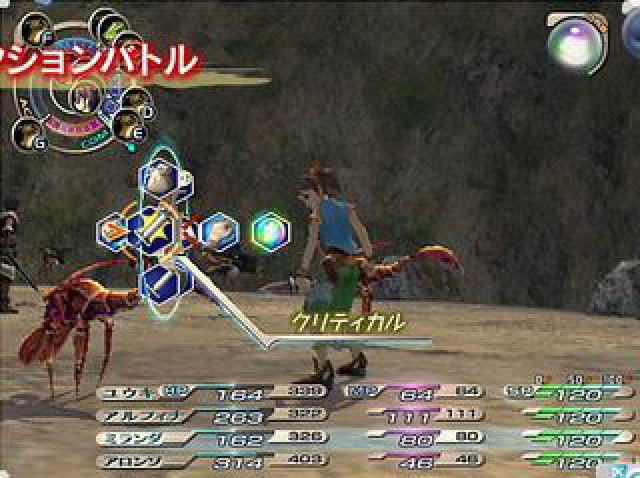Screen dimensions: 640x478
Task: Click the glowing orb gauge
Action: pos(573,43)
